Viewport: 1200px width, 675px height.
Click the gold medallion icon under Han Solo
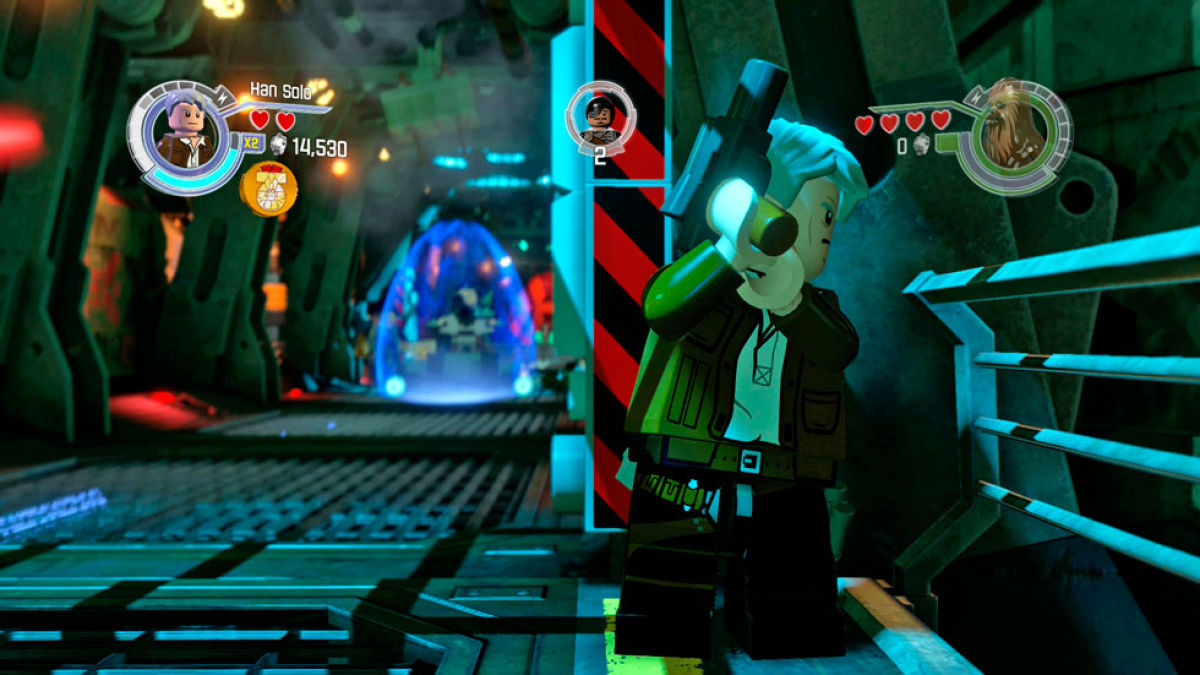click(x=268, y=189)
